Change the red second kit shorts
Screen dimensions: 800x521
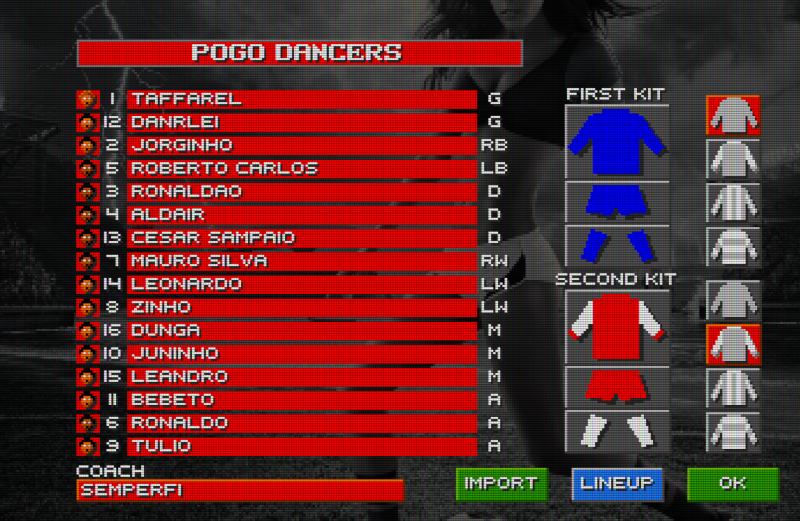617,385
